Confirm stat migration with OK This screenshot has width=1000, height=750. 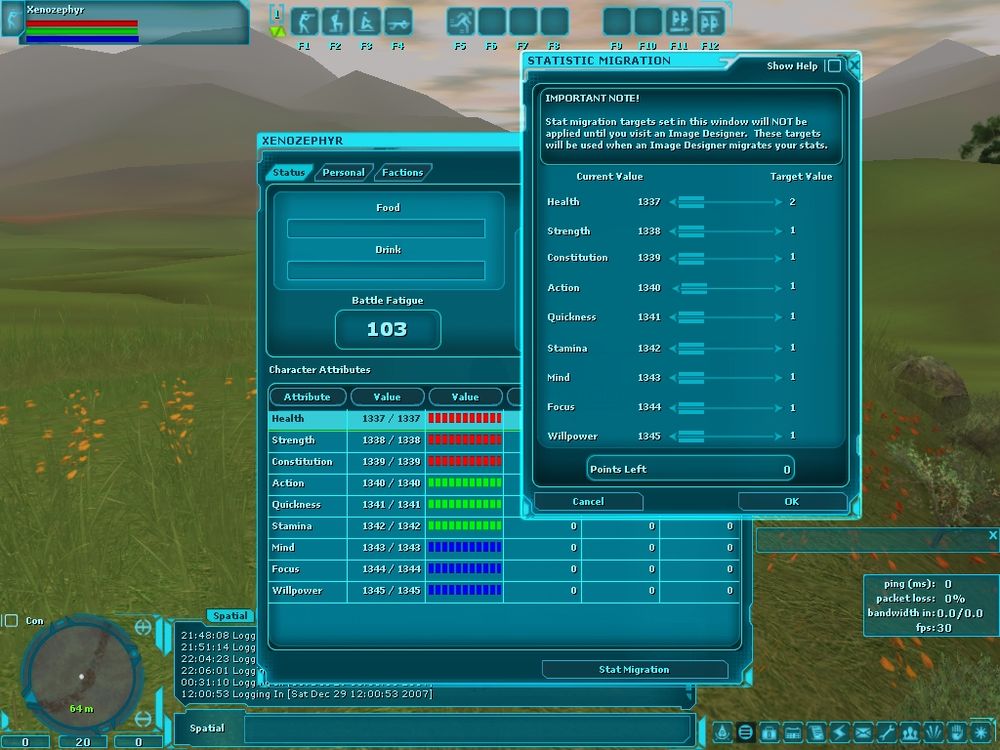(792, 501)
